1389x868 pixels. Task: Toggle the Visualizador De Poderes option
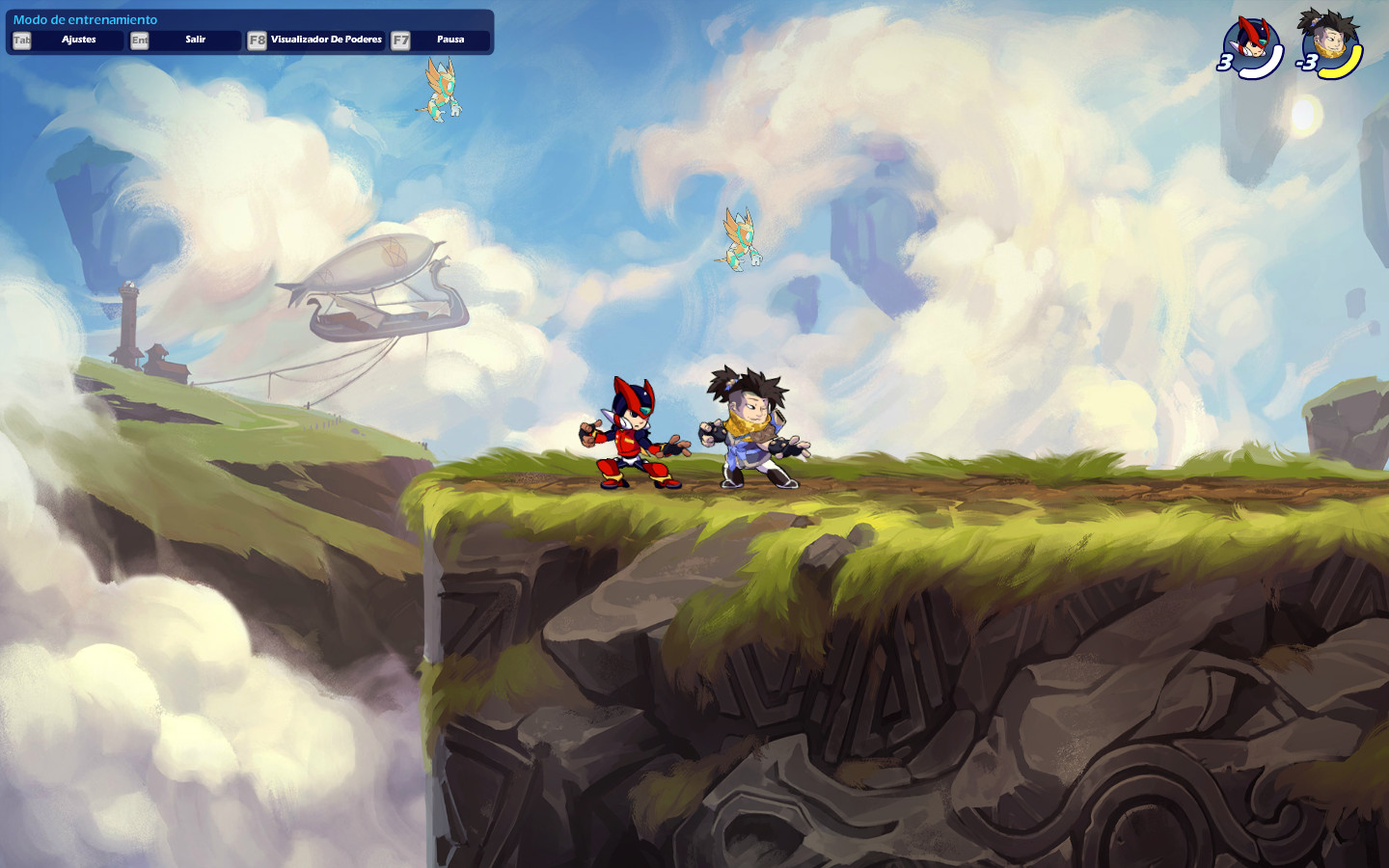pyautogui.click(x=325, y=40)
